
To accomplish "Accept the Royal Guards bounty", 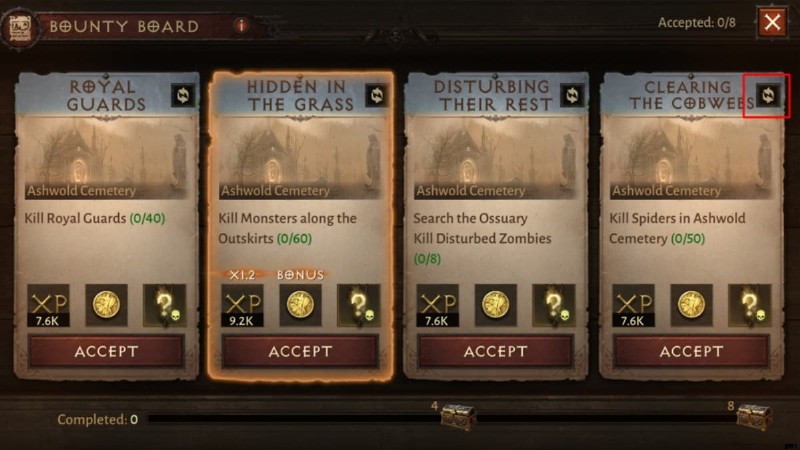I will point(106,351).
